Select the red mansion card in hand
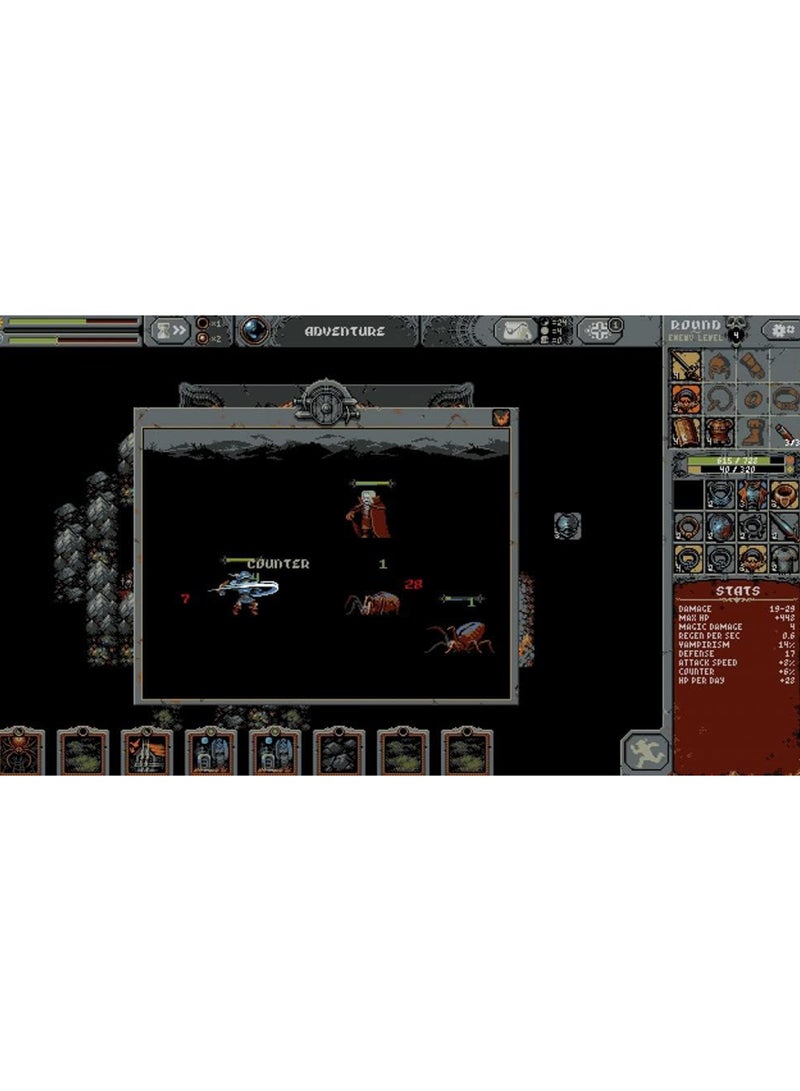 (x=147, y=752)
